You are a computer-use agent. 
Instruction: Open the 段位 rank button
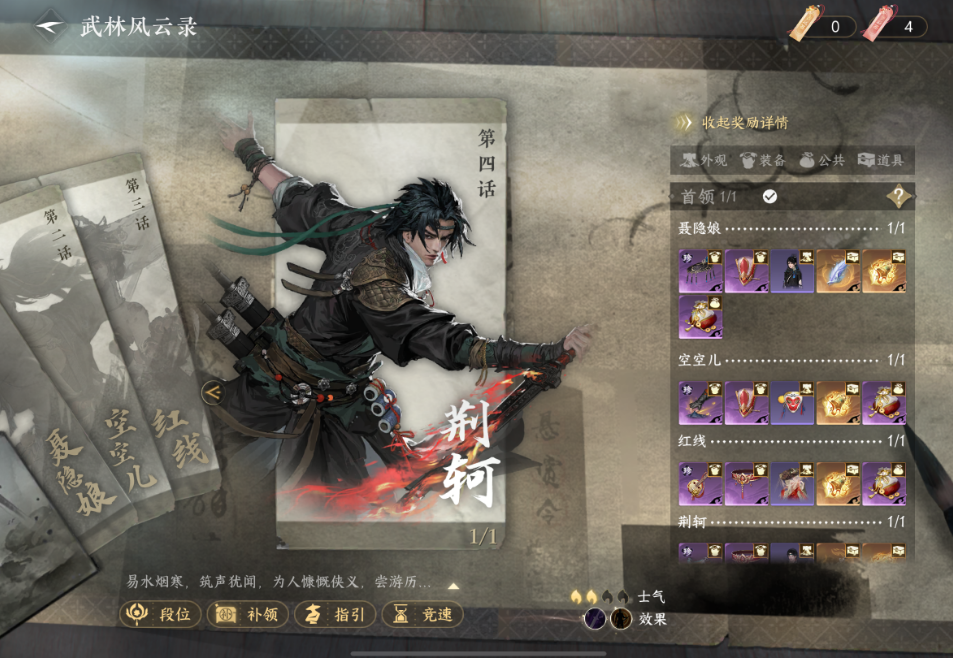click(160, 614)
